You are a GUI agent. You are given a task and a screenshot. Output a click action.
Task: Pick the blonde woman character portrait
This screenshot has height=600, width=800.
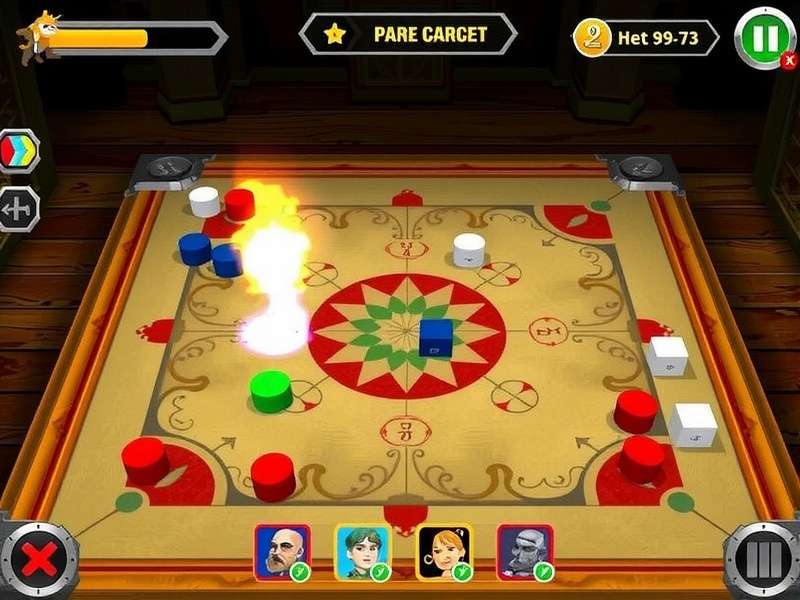tap(443, 551)
